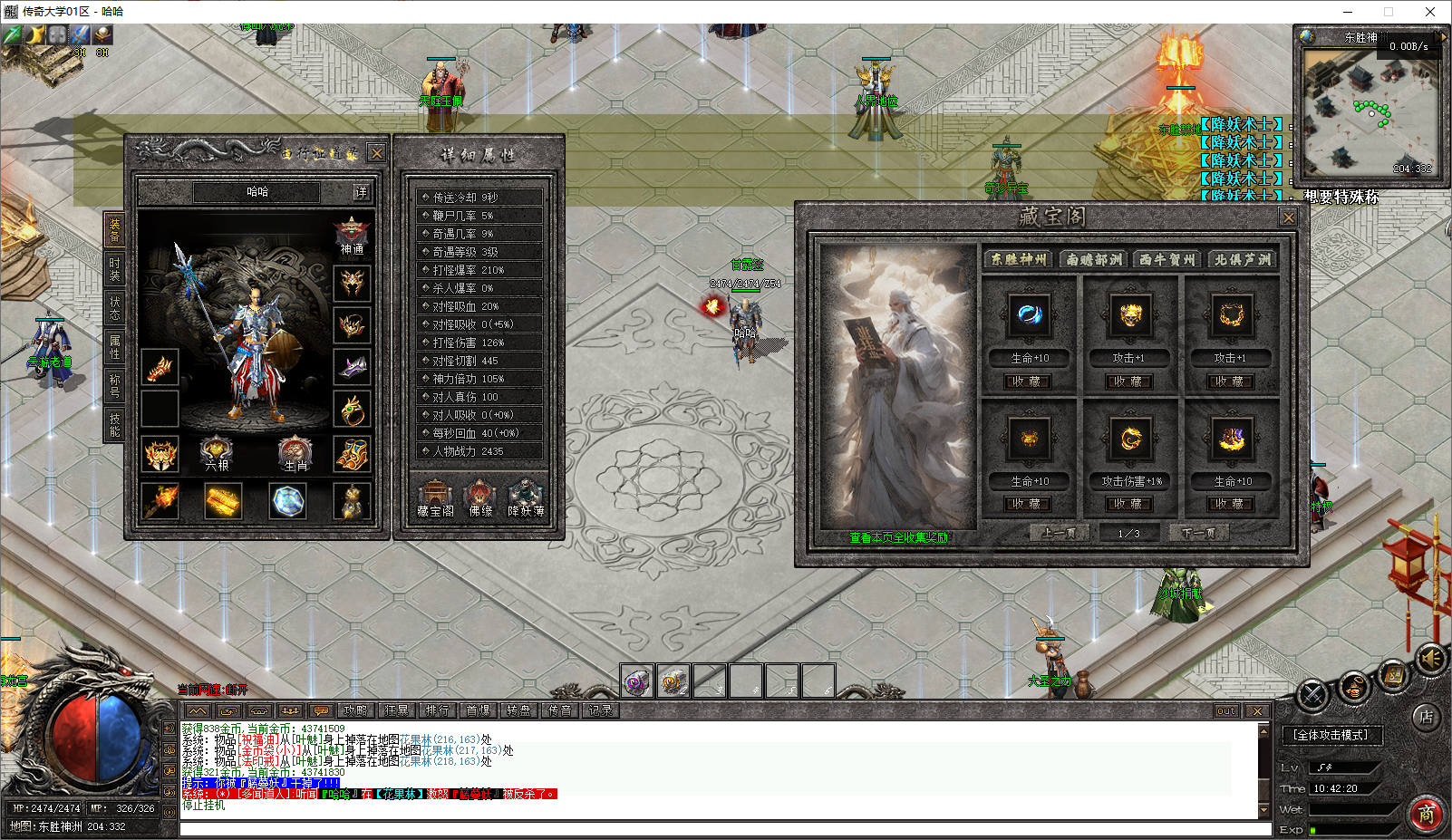The image size is (1452, 840).
Task: Go to the next page with 下一页
Action: coord(1199,533)
